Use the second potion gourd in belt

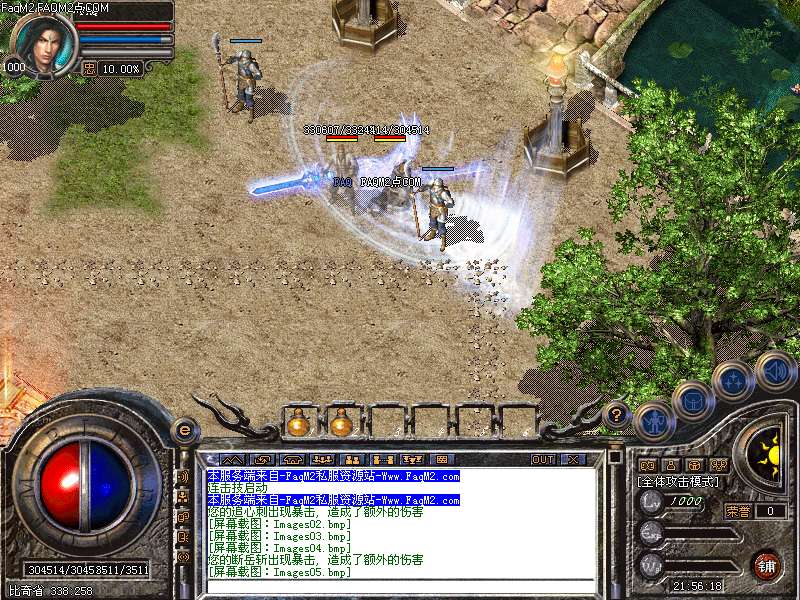[x=341, y=423]
